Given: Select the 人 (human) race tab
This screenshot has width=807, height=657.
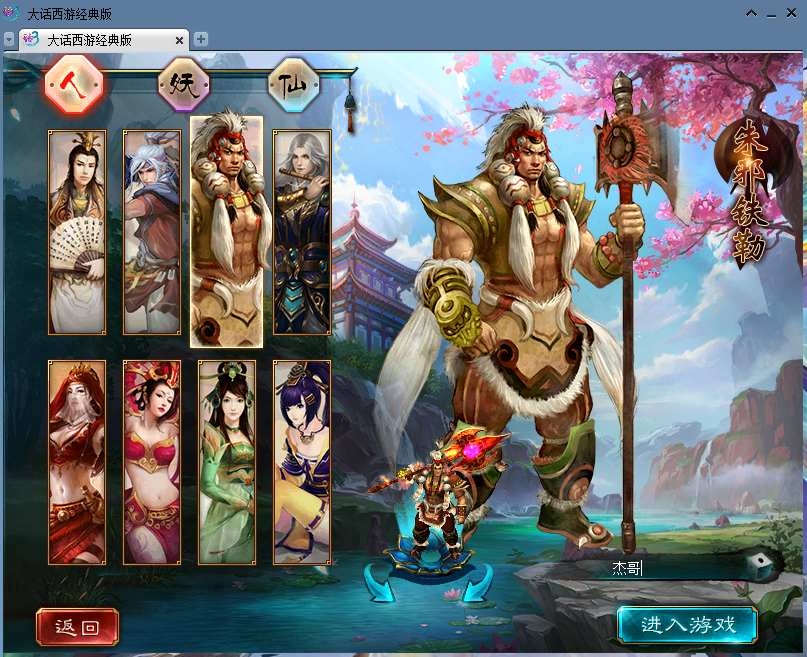Looking at the screenshot, I should [74, 86].
